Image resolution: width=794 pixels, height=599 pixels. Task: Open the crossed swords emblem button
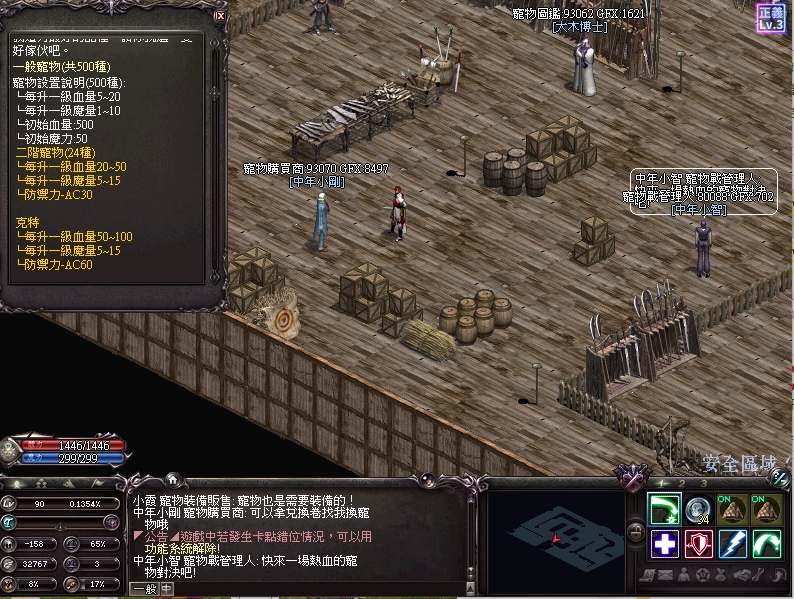tap(634, 479)
